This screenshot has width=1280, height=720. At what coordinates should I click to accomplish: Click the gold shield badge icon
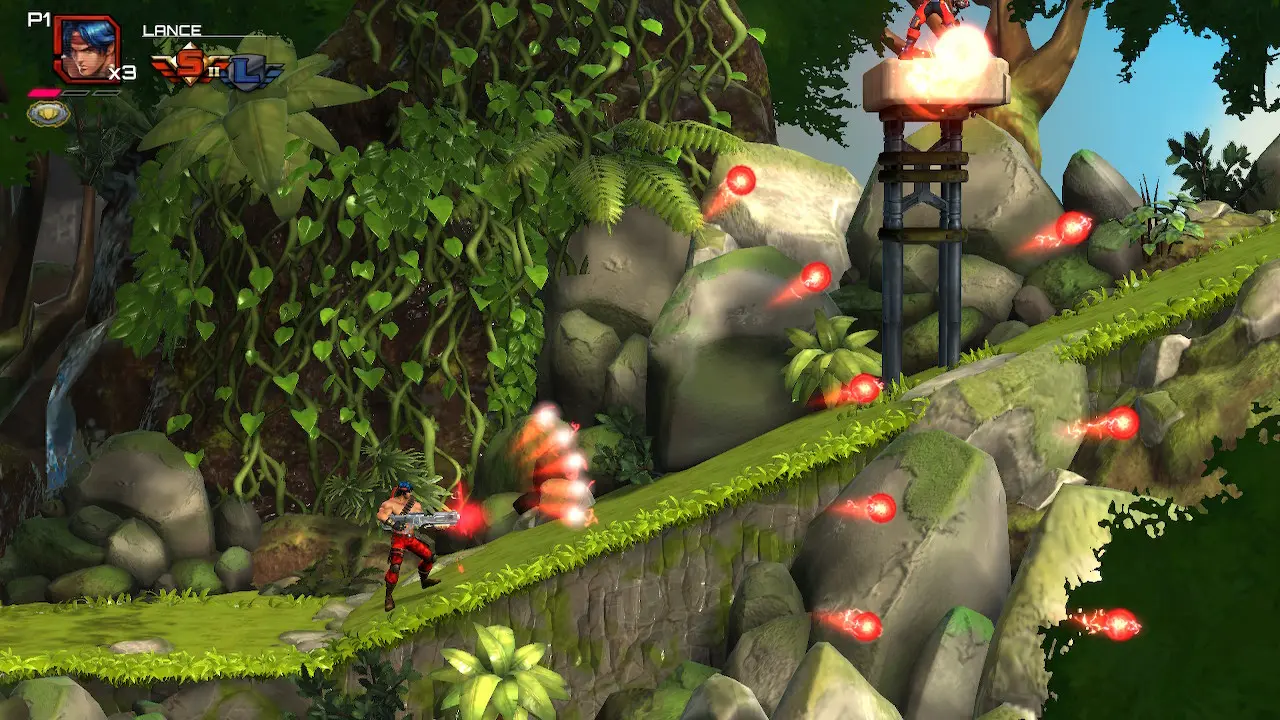(x=47, y=114)
